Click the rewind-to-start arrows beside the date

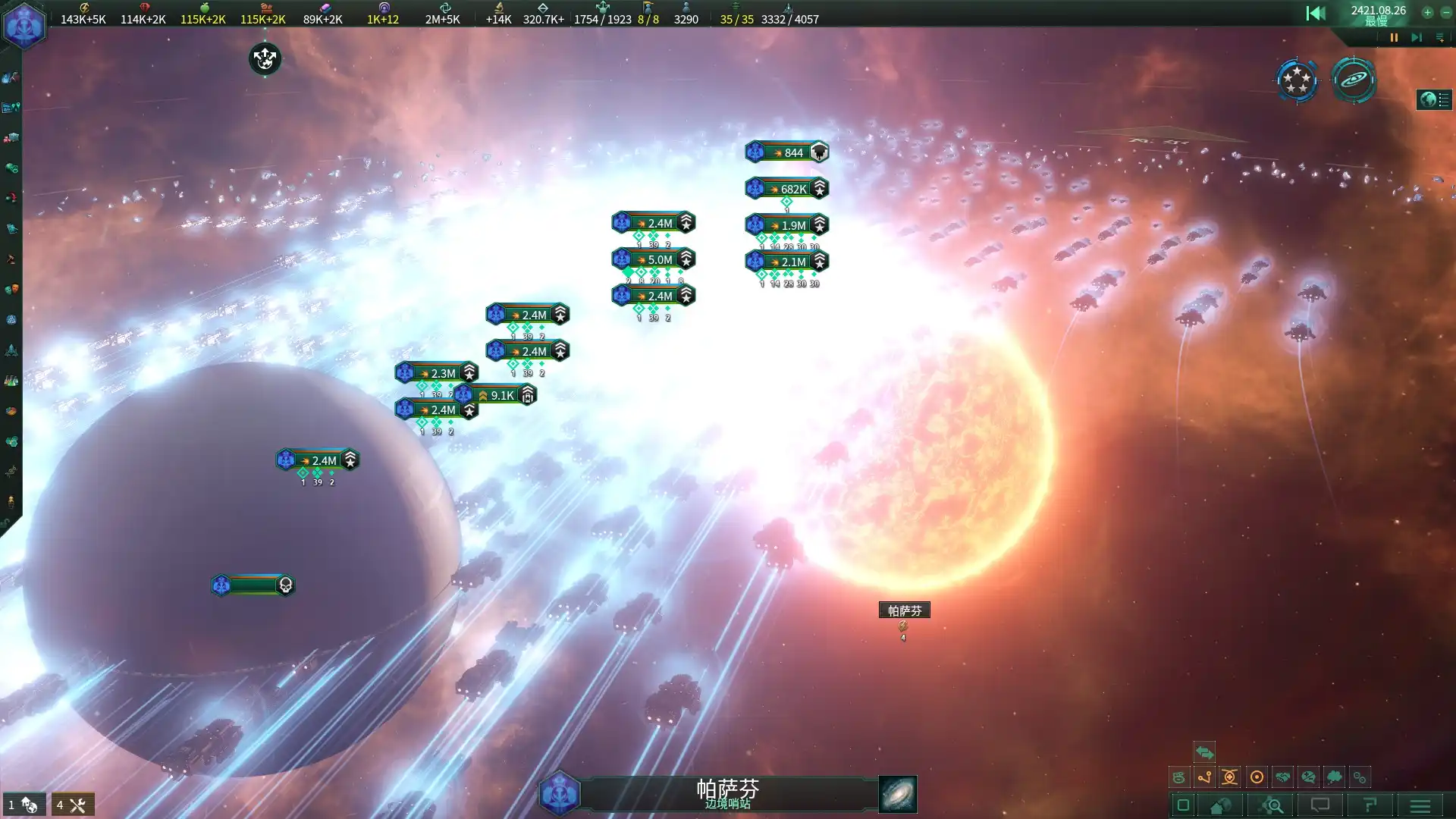pos(1316,13)
